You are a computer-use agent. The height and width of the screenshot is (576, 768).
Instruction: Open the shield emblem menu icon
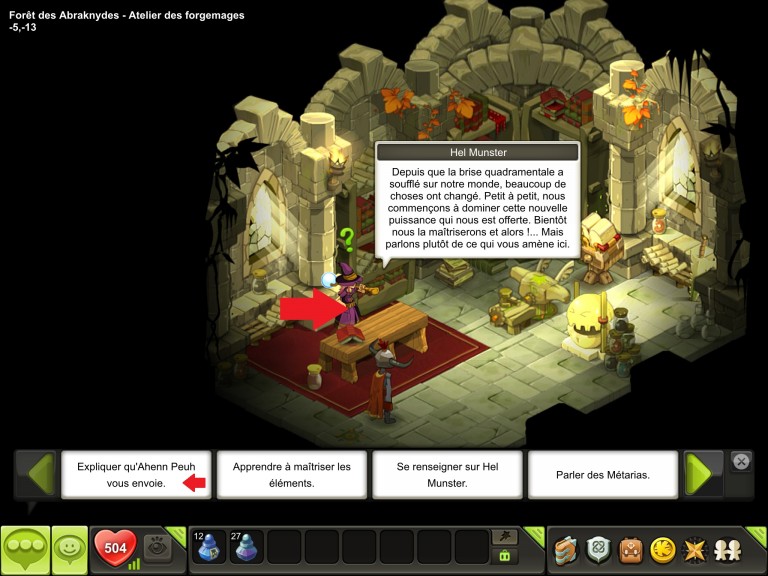tap(599, 549)
